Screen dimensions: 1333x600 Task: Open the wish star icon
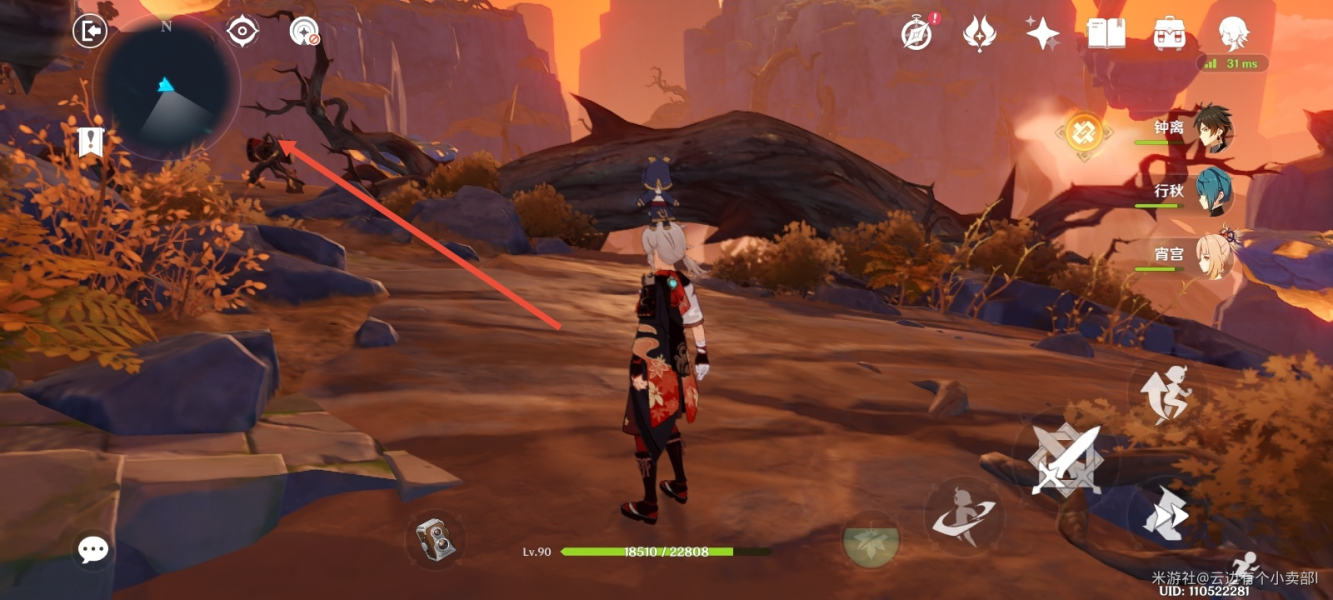point(1042,34)
